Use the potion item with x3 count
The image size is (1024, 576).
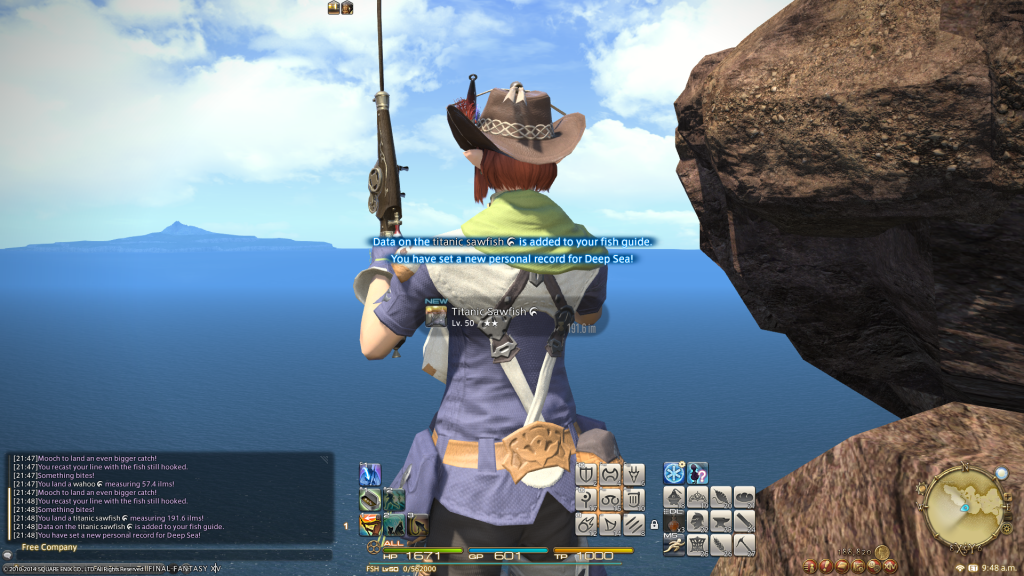pyautogui.click(x=675, y=522)
